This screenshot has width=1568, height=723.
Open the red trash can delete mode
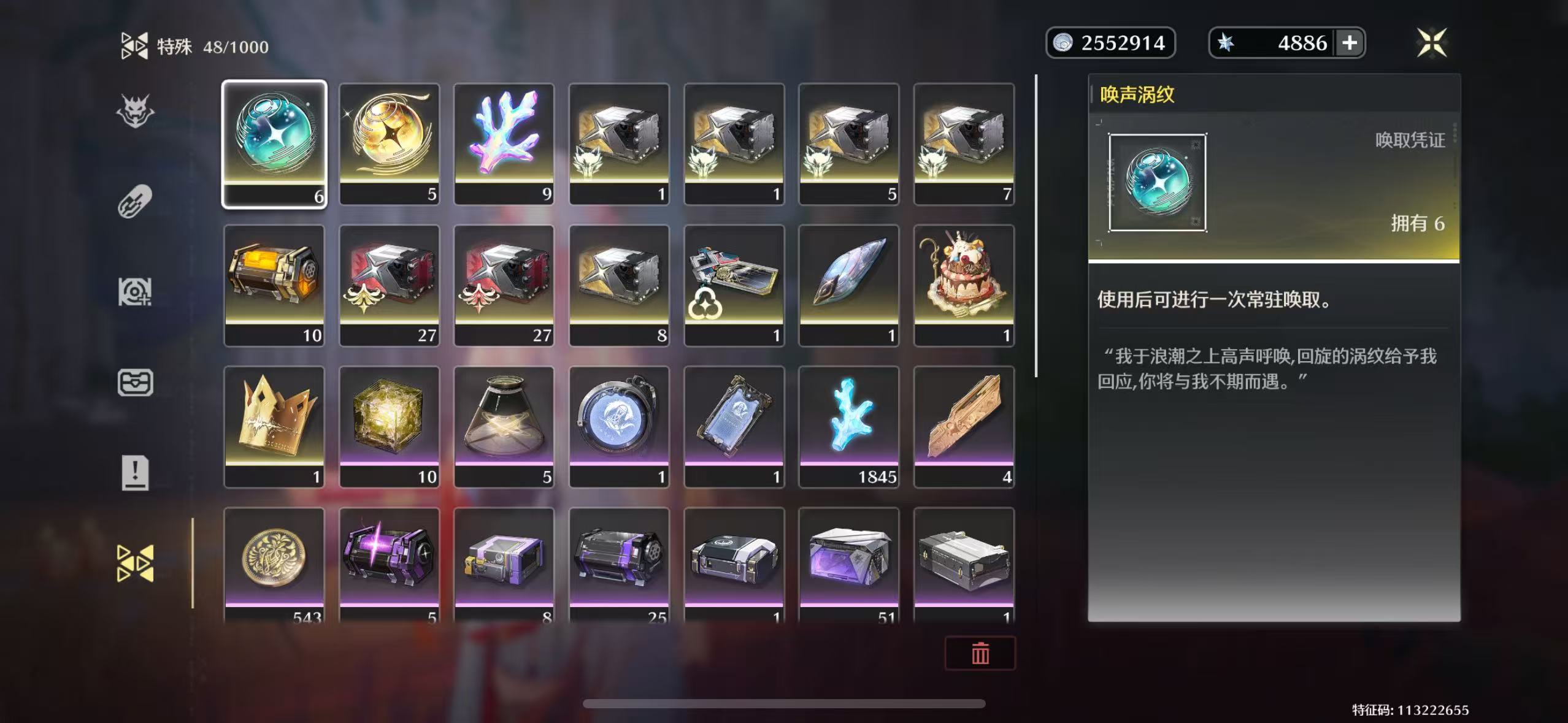(980, 653)
